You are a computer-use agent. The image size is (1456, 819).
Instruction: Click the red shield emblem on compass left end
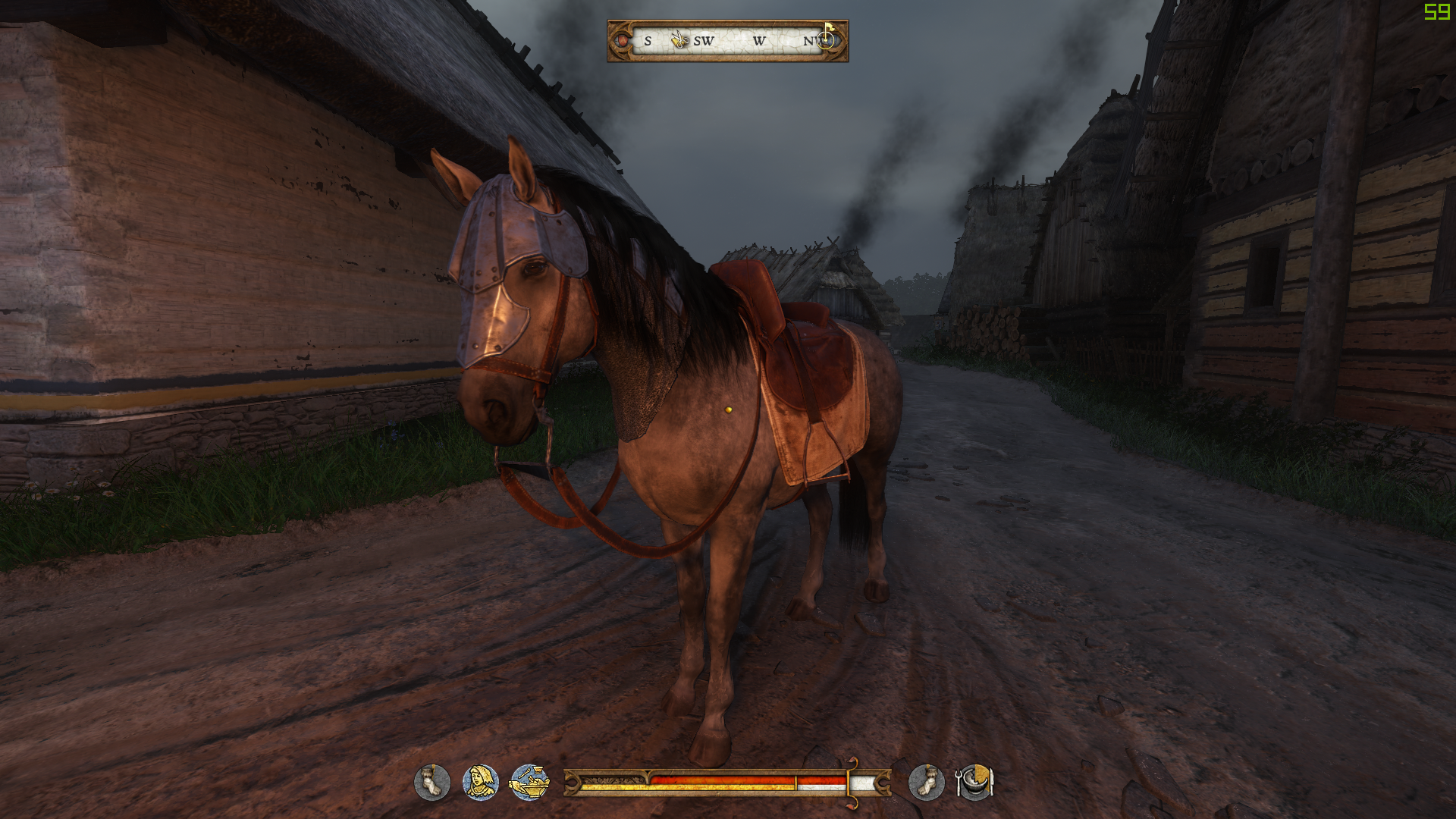click(x=622, y=40)
